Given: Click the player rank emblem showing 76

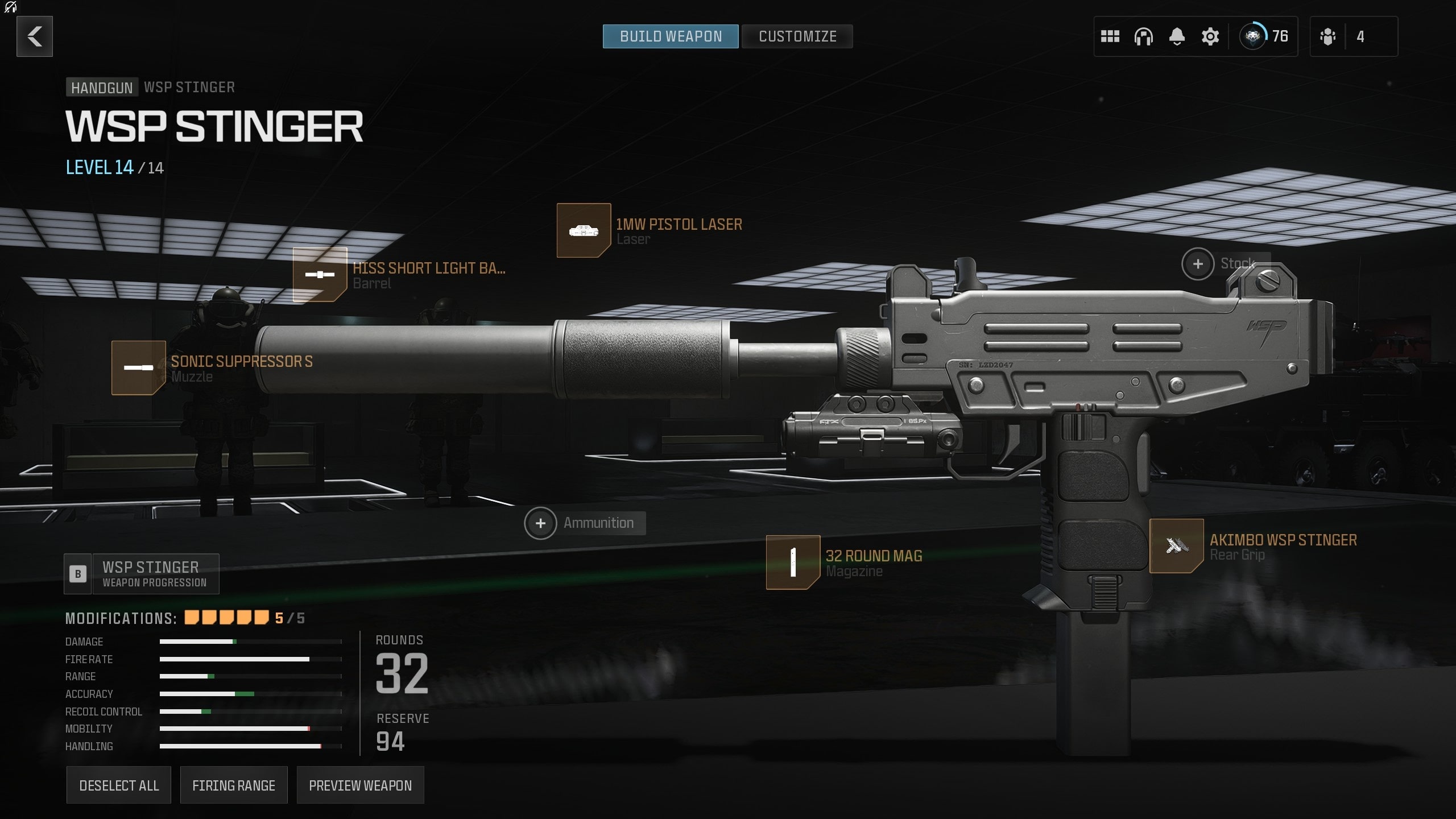Looking at the screenshot, I should (x=1252, y=36).
